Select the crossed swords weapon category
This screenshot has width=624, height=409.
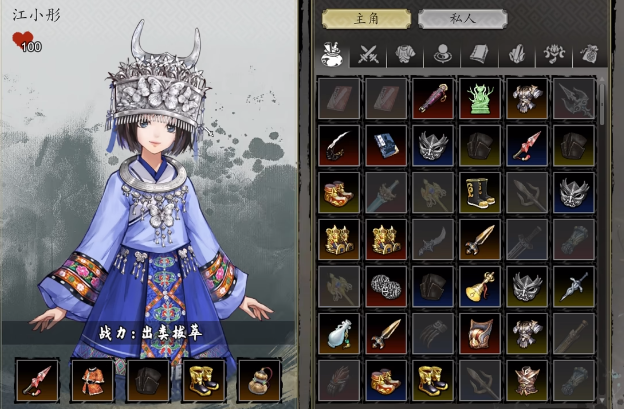click(367, 54)
